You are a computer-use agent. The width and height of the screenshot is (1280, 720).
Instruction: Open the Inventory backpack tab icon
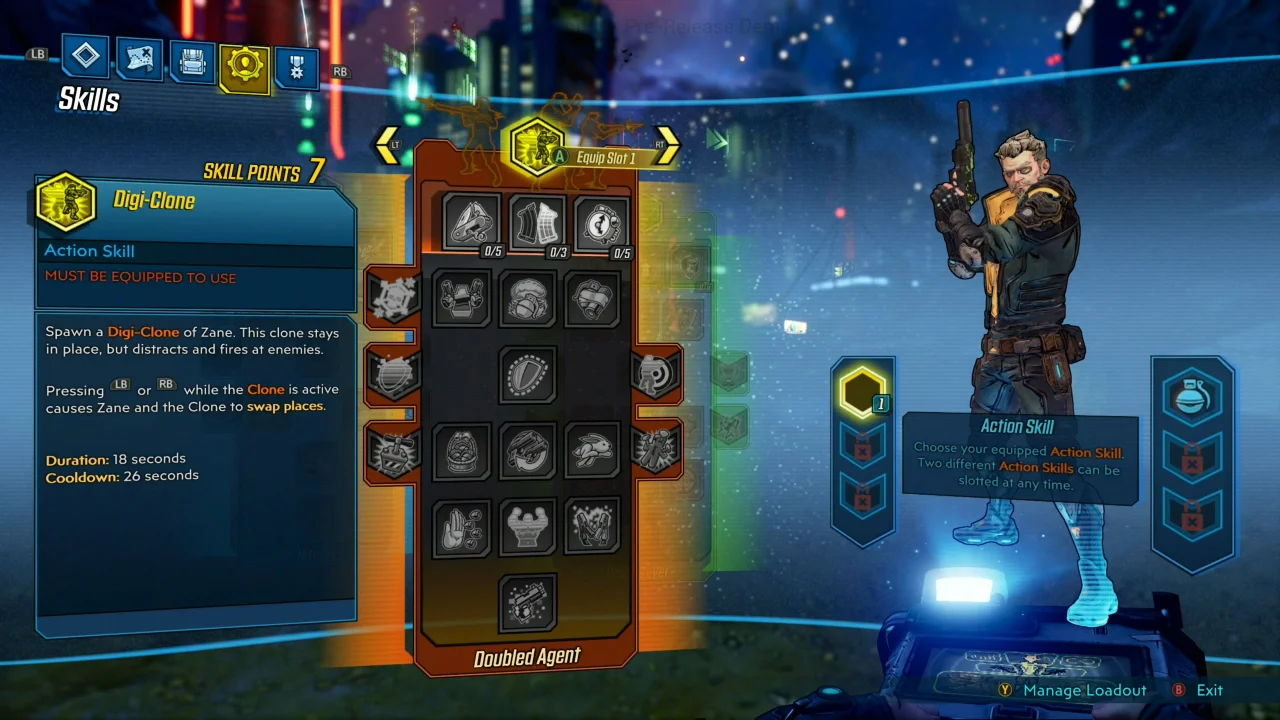(191, 58)
